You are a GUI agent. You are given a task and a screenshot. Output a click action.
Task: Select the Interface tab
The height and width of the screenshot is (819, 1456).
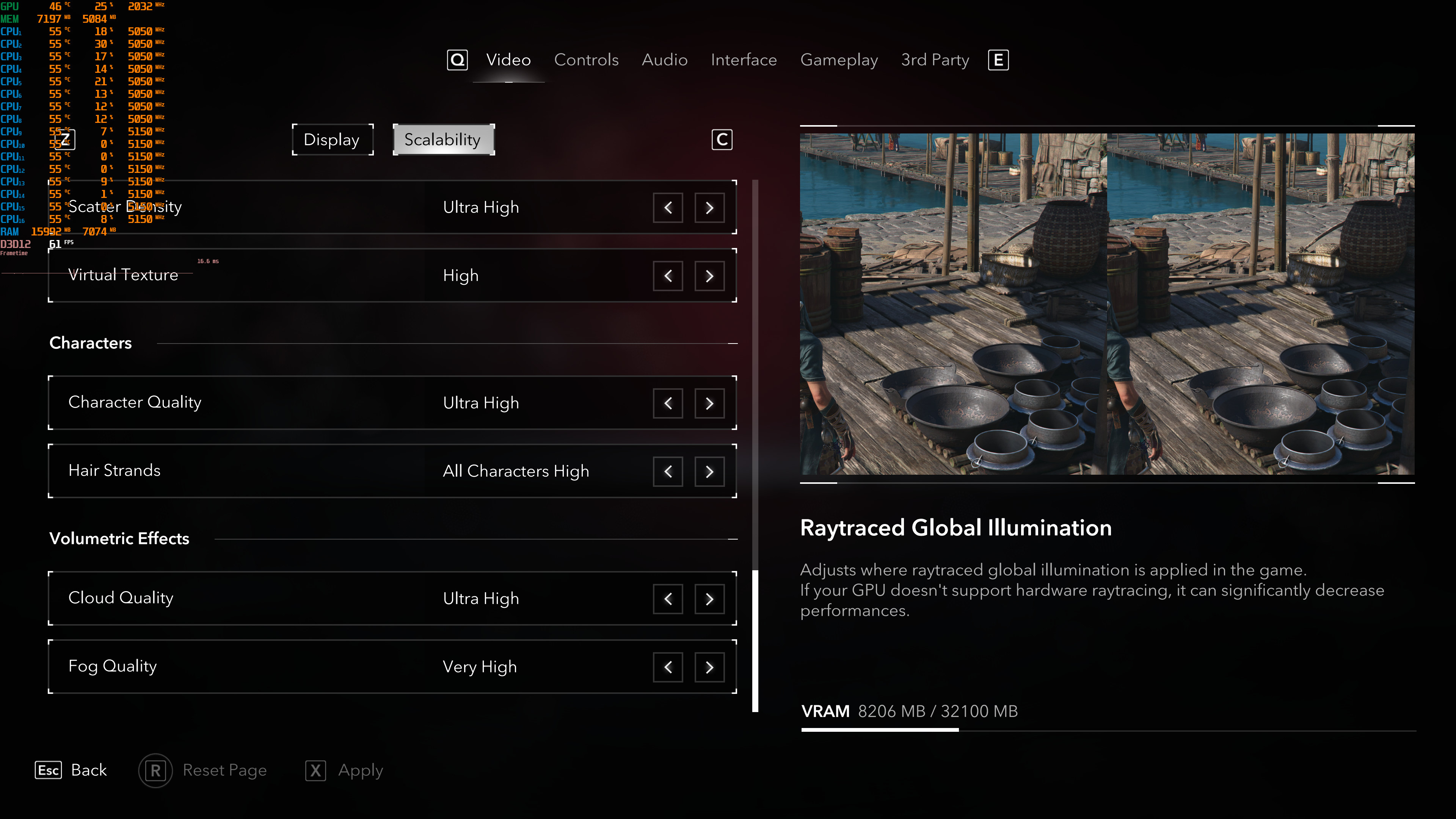(x=743, y=60)
